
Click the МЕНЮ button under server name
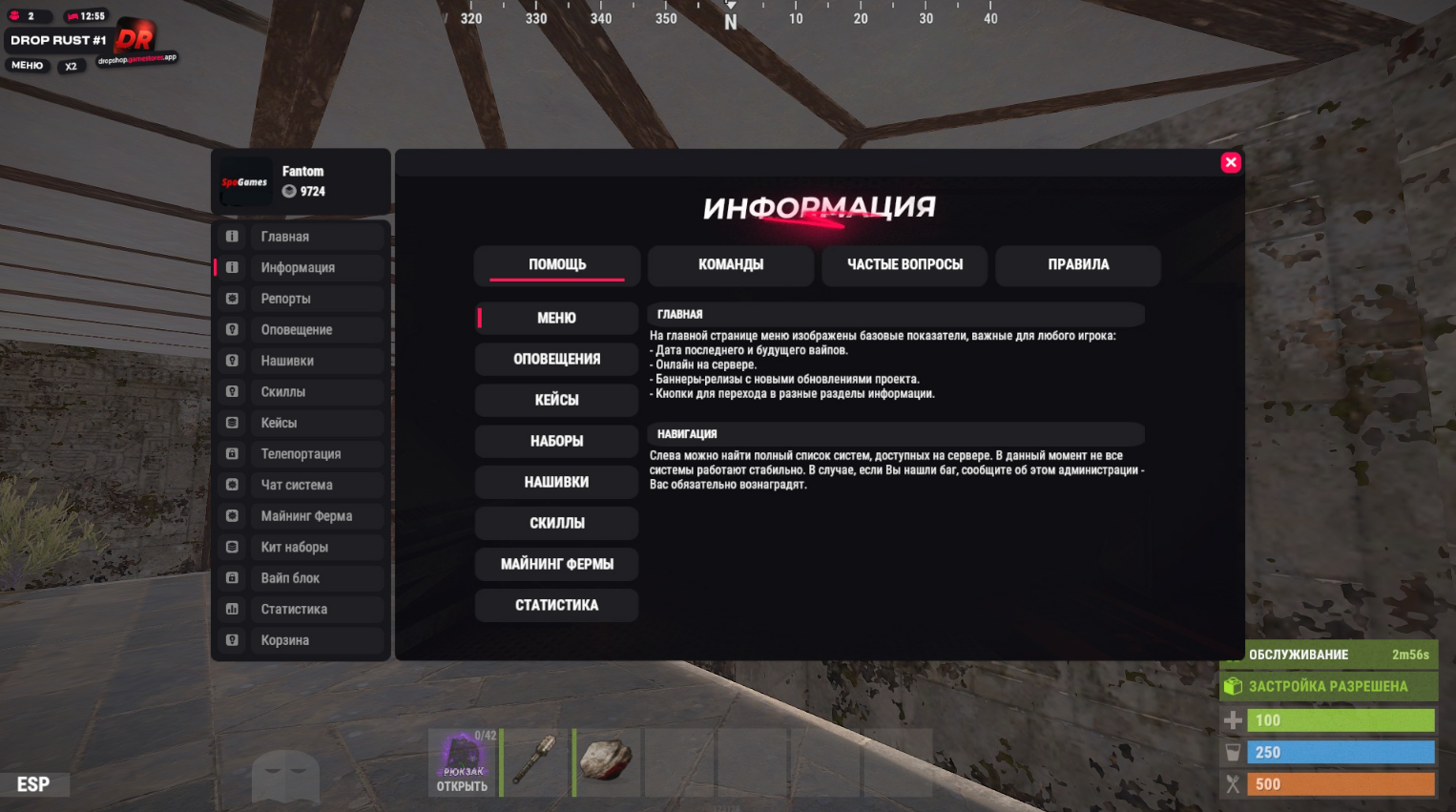point(28,66)
